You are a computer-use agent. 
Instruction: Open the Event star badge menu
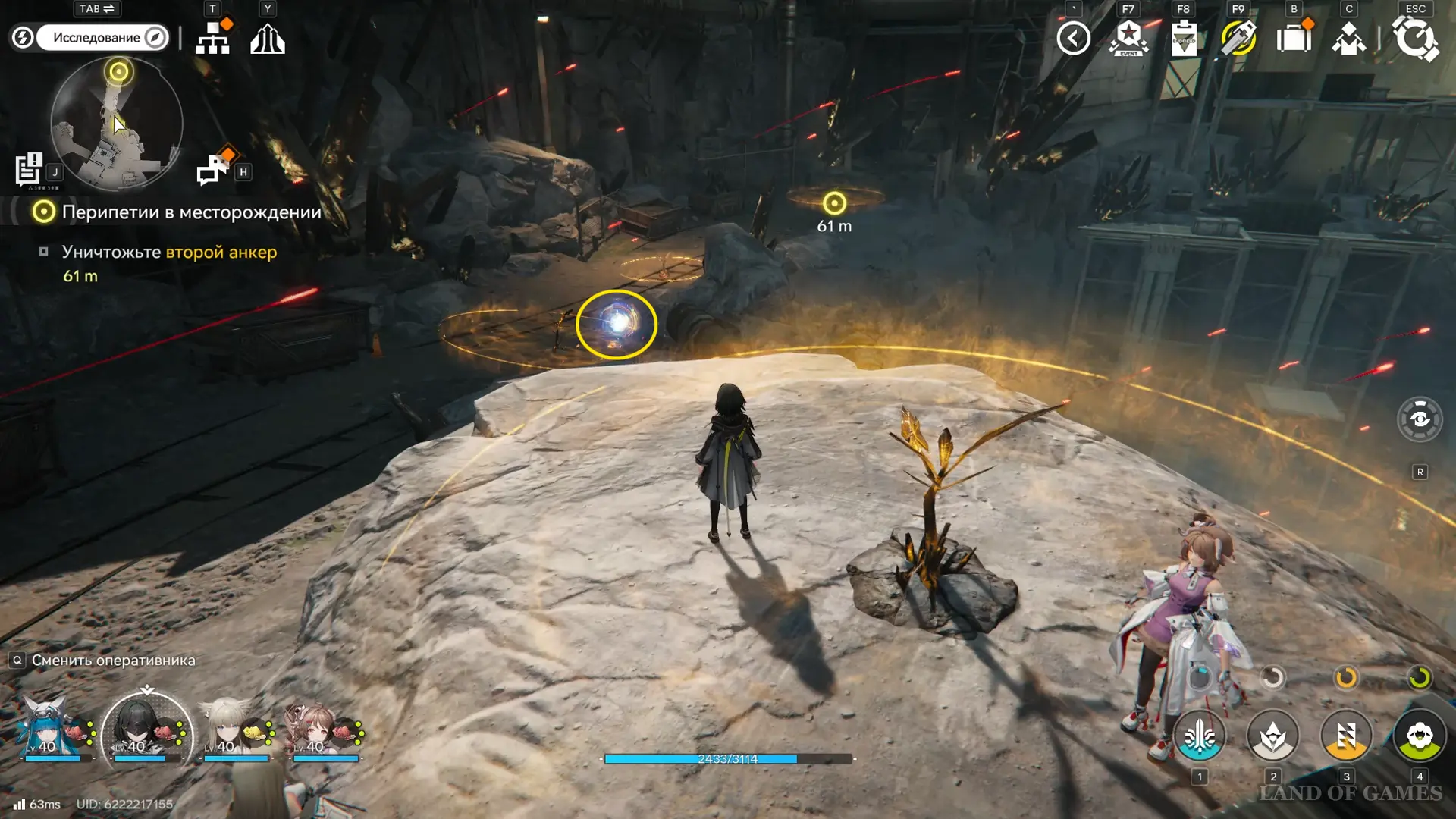click(x=1129, y=38)
